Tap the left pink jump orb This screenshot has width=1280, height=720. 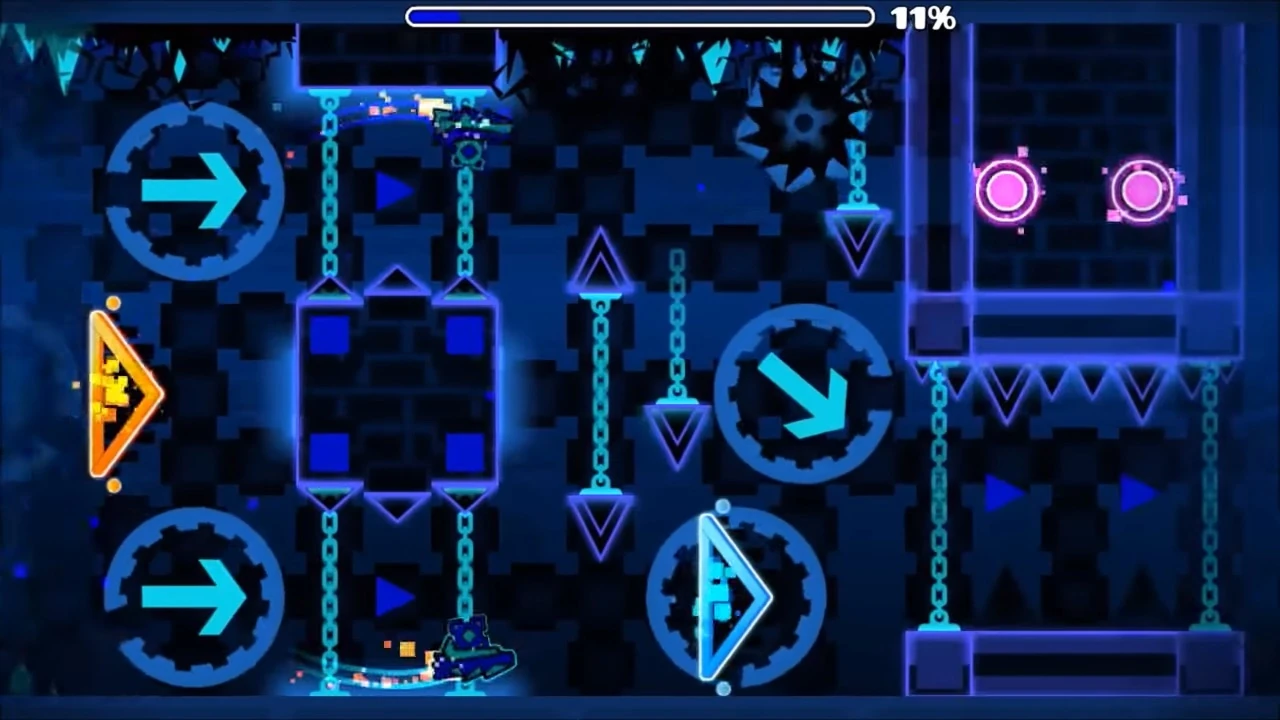pos(1007,190)
